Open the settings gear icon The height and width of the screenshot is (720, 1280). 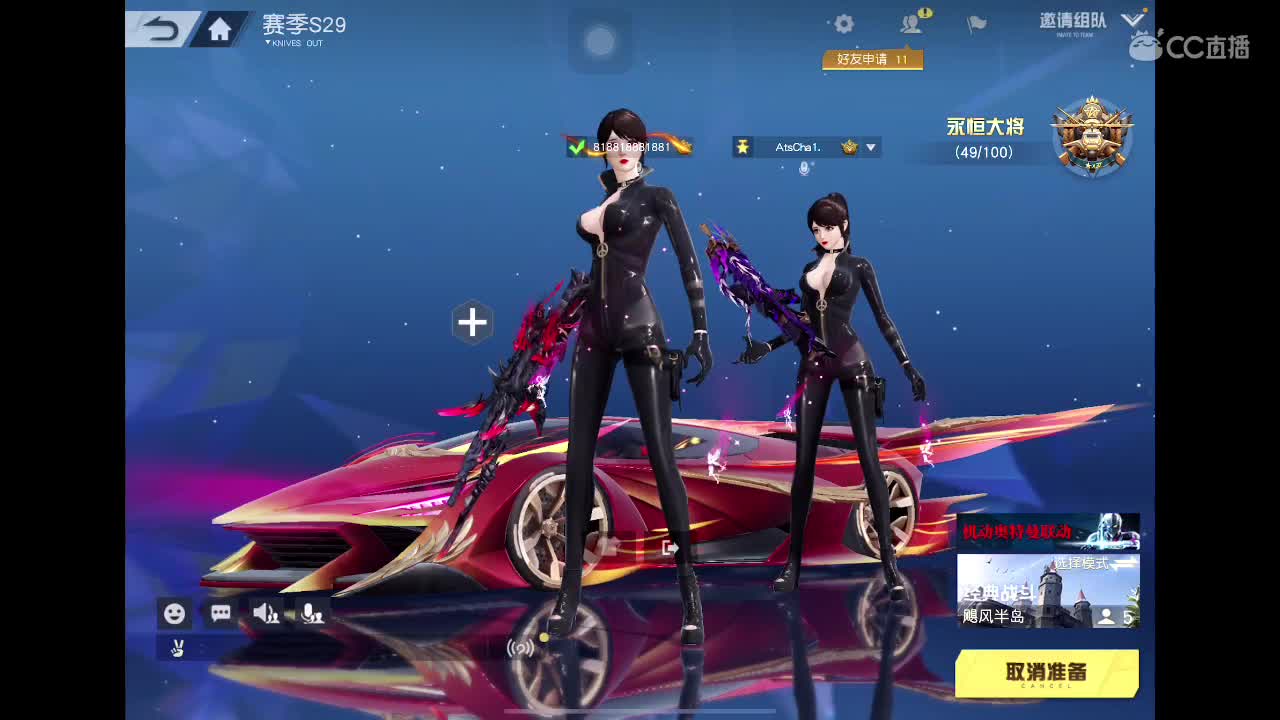point(843,23)
